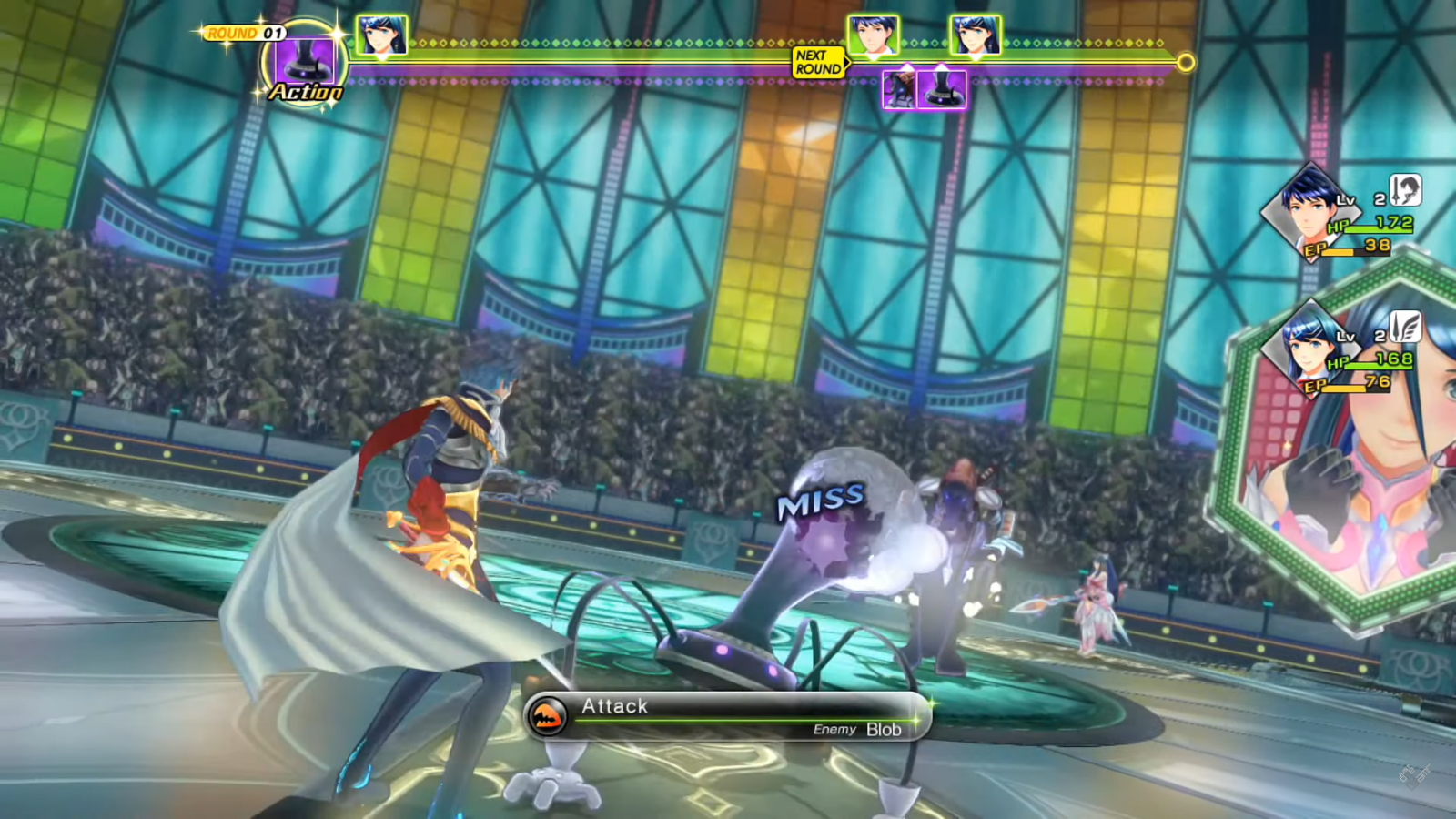Screen dimensions: 1456x819
Task: Click the Attack skill banner targeting Blob
Action: (x=728, y=716)
